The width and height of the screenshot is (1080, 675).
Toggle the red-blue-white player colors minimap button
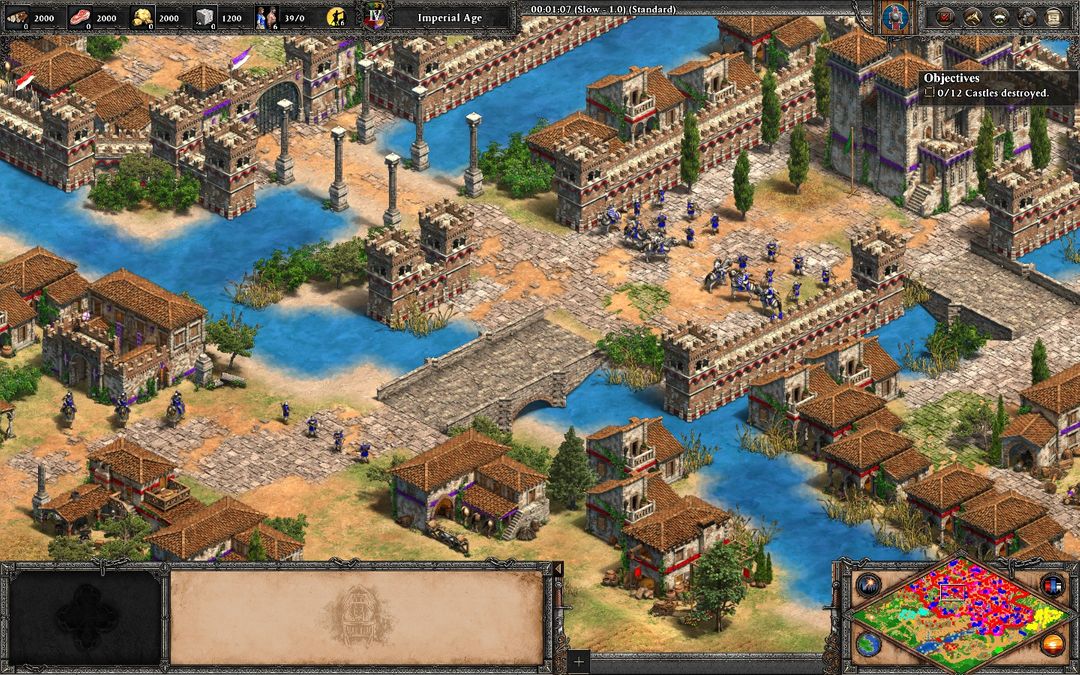[x=1051, y=585]
